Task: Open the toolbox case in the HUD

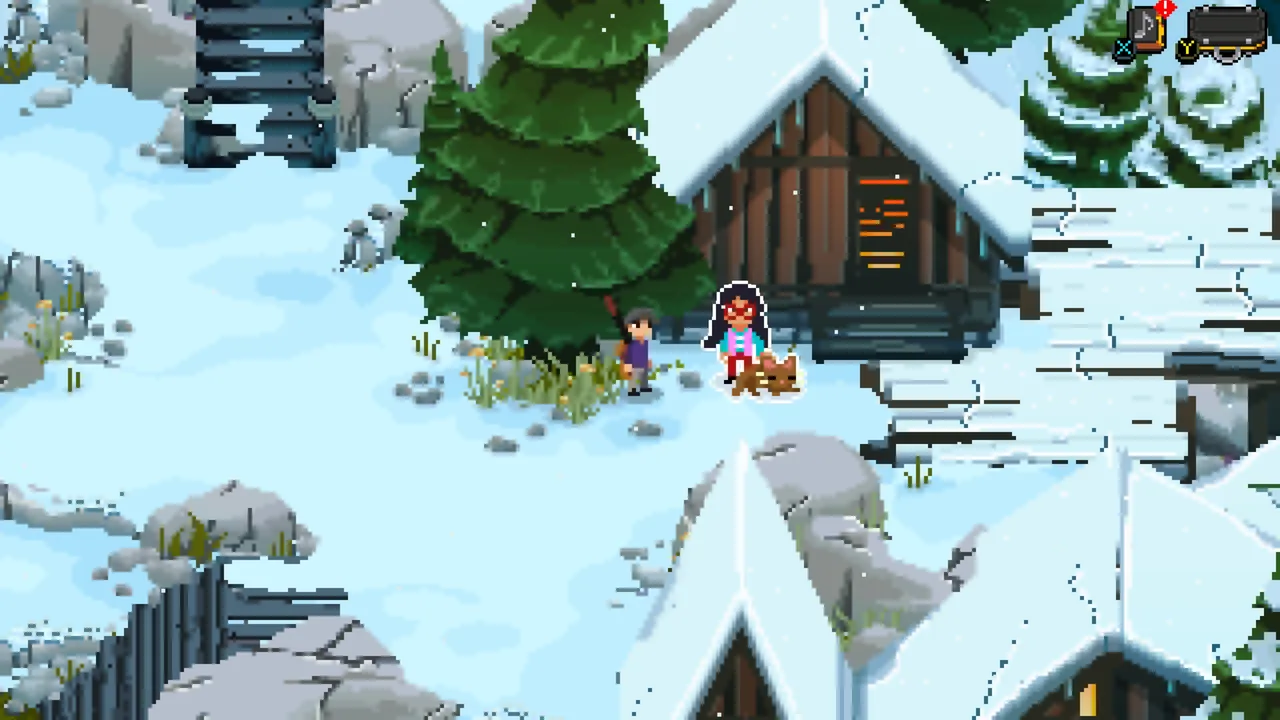Action: tap(1225, 28)
